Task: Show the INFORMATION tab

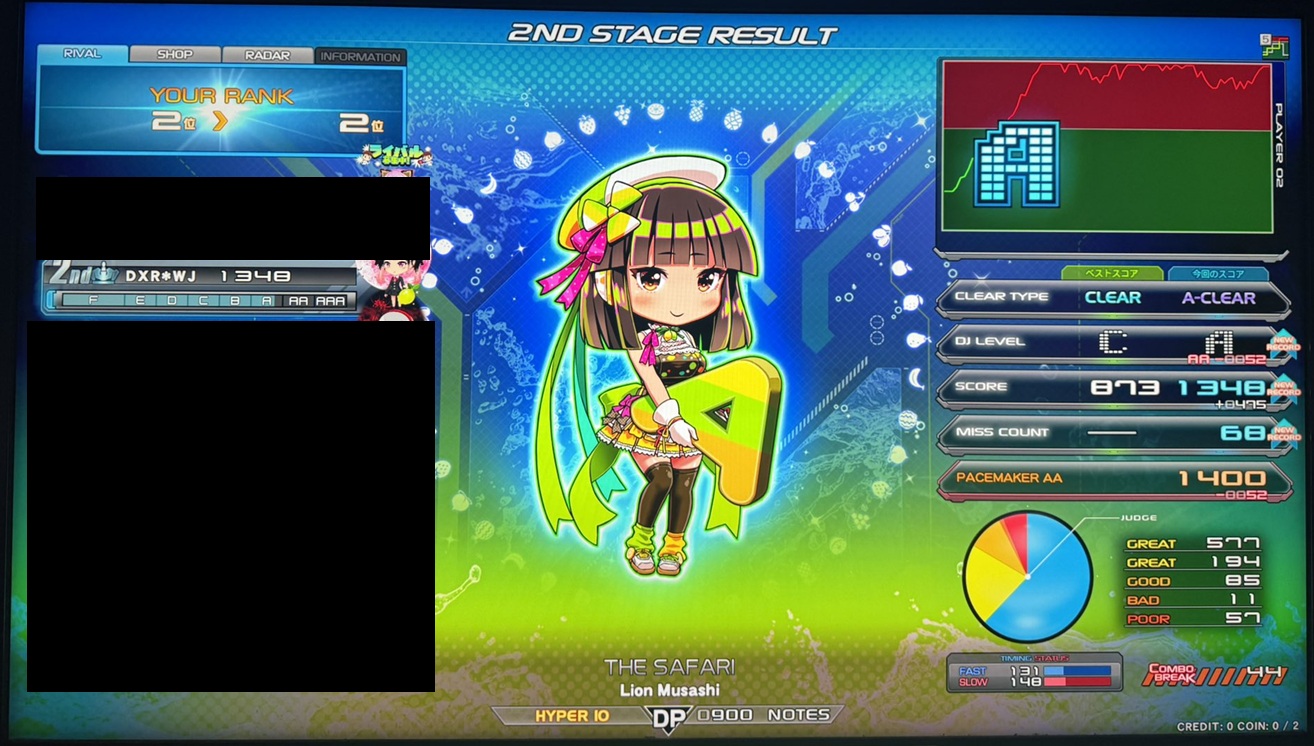Action: [360, 57]
